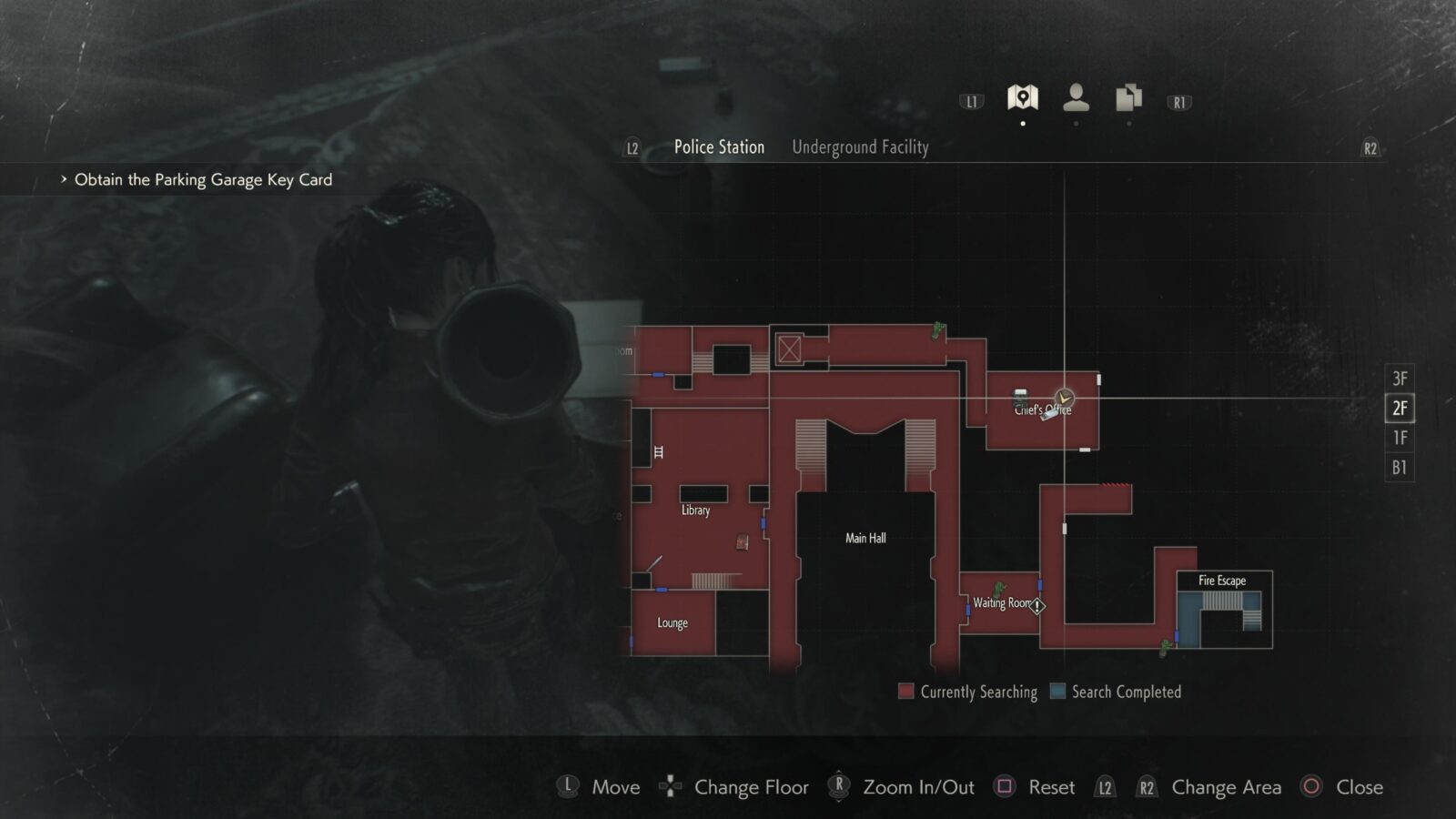Open the Police Station map tab
Viewport: 1456px width, 819px height.
718,147
